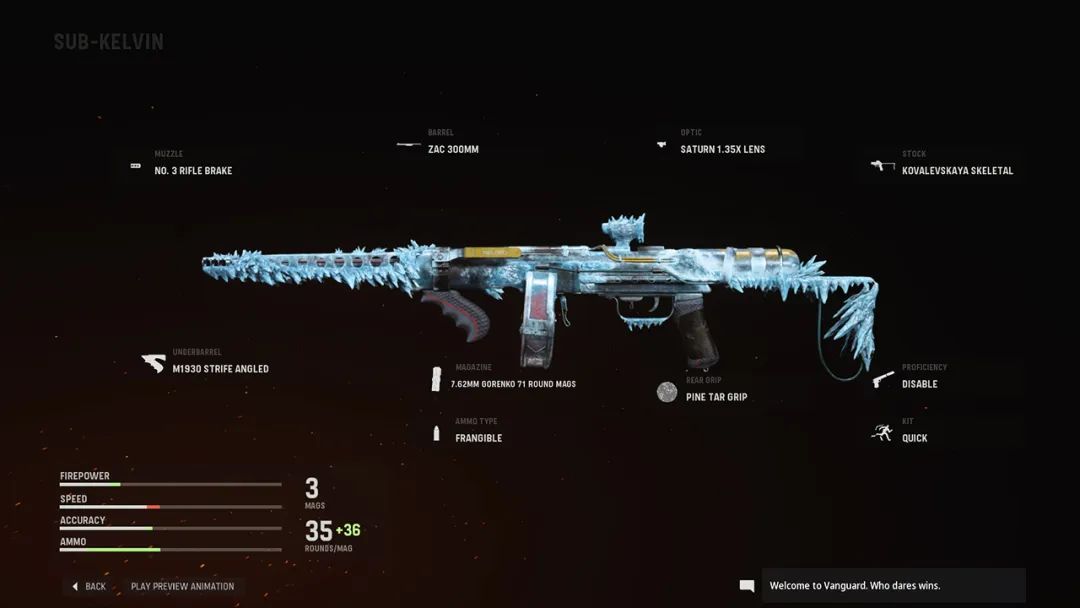
Task: Open the ZAC 300MM barrel slot
Action: tap(453, 149)
